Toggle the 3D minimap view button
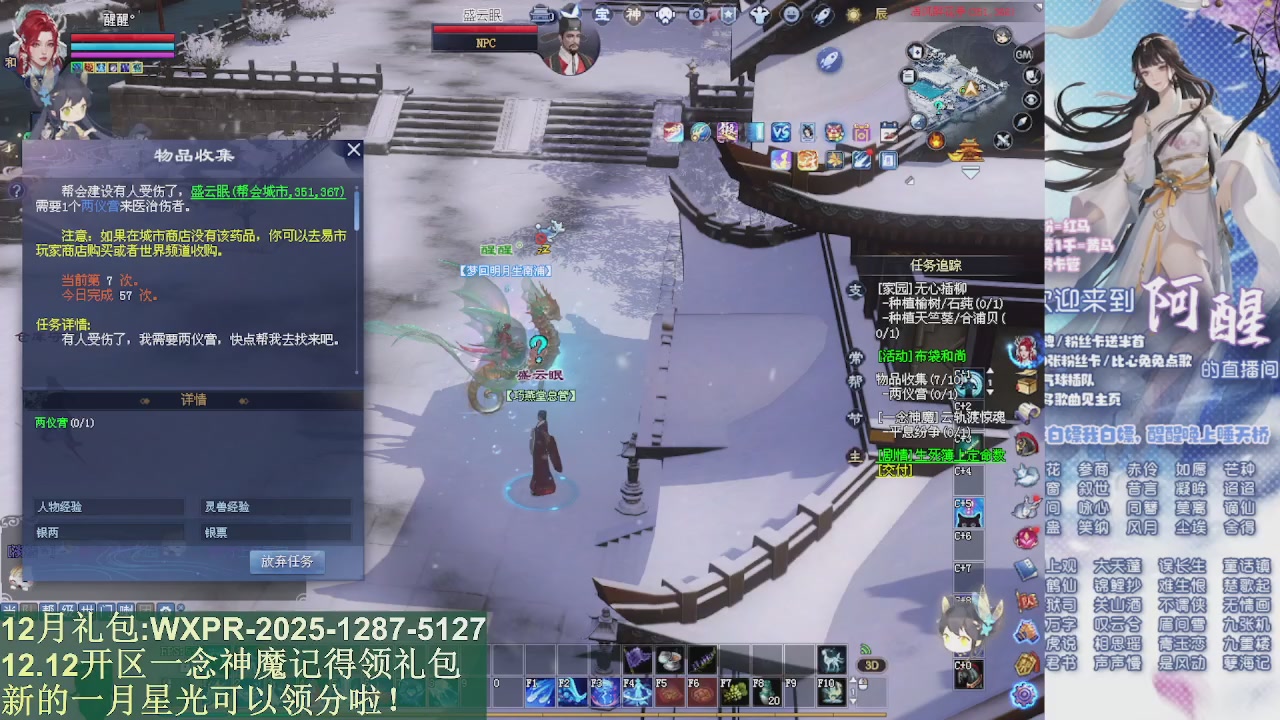Image resolution: width=1280 pixels, height=720 pixels. 871,665
